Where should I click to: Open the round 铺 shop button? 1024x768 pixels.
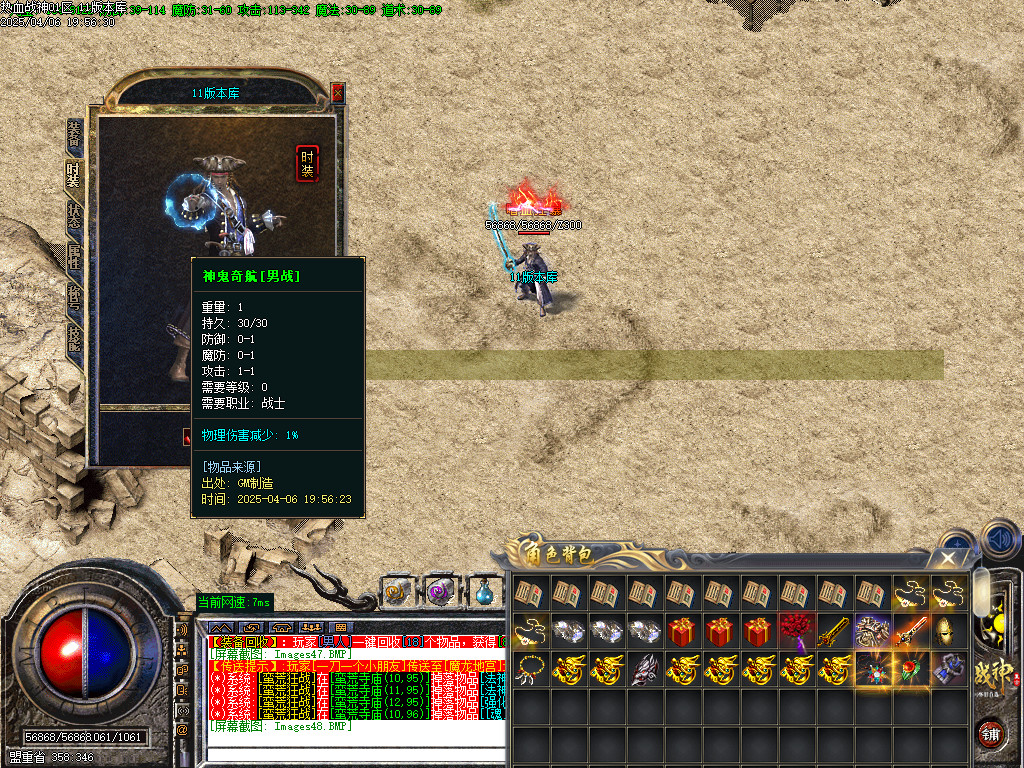(x=990, y=732)
